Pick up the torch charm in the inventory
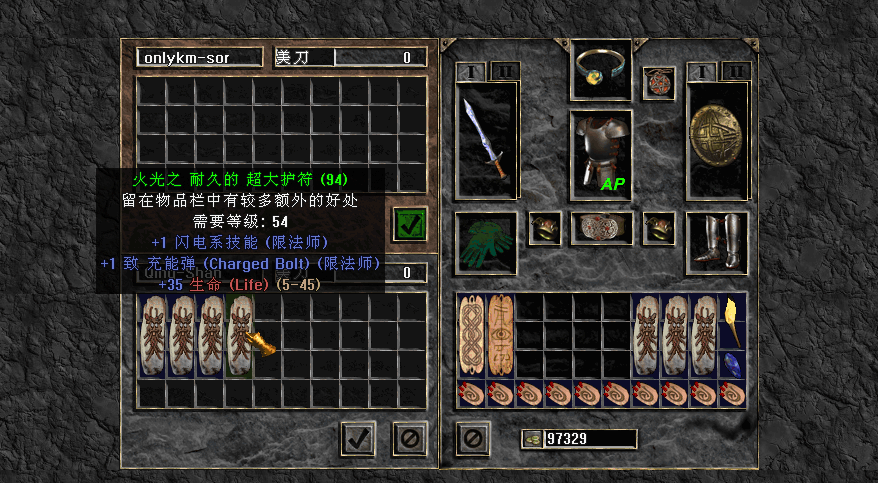Image resolution: width=878 pixels, height=483 pixels. pyautogui.click(x=732, y=322)
